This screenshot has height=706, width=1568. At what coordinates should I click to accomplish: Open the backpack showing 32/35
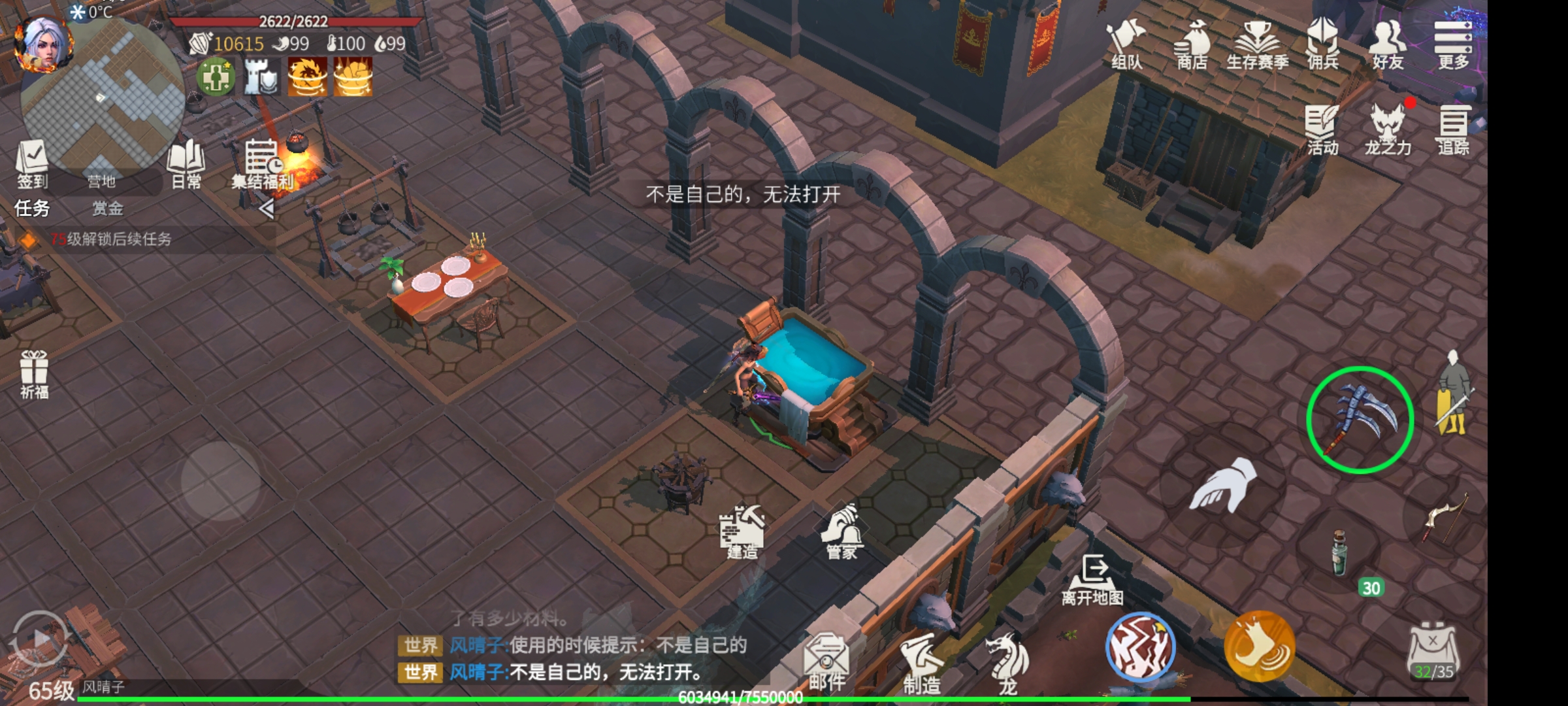pos(1433,650)
